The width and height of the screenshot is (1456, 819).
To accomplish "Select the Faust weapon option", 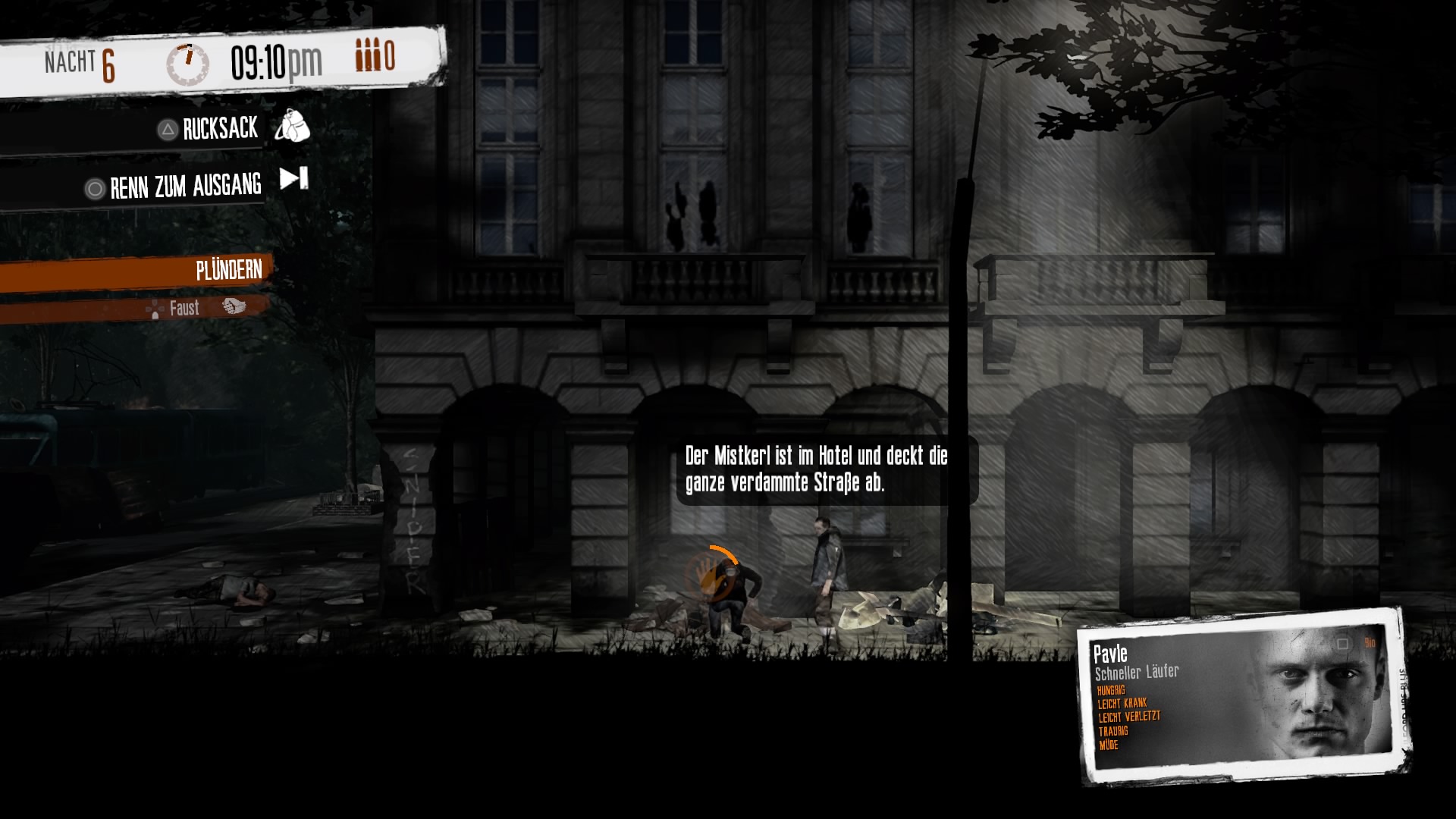I will click(184, 308).
